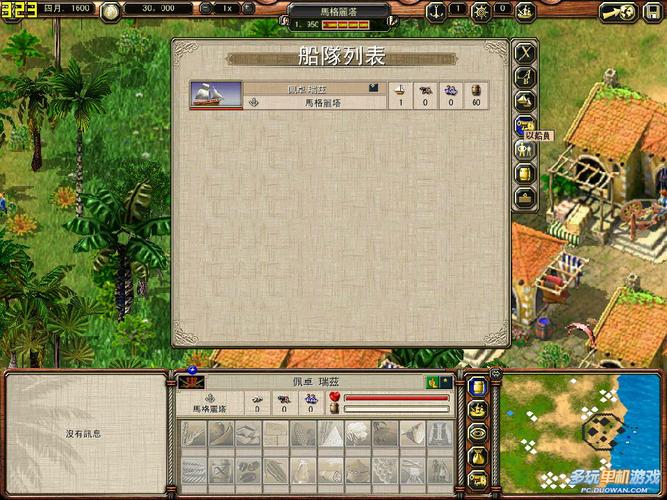667x500 pixels.
Task: Click the gold coin icon by the money display
Action: click(109, 11)
